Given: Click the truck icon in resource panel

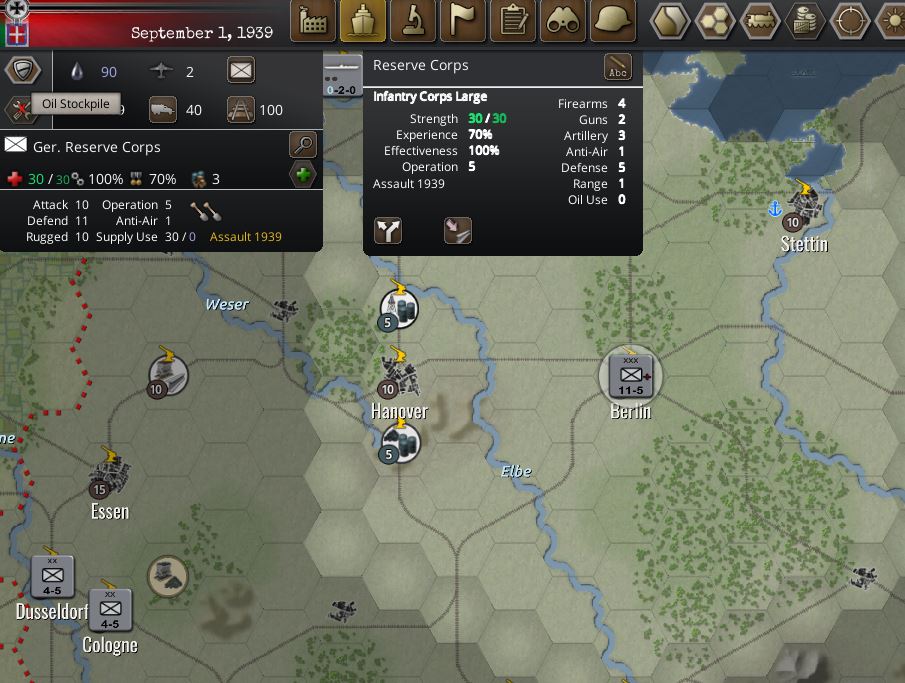Looking at the screenshot, I should pos(163,110).
